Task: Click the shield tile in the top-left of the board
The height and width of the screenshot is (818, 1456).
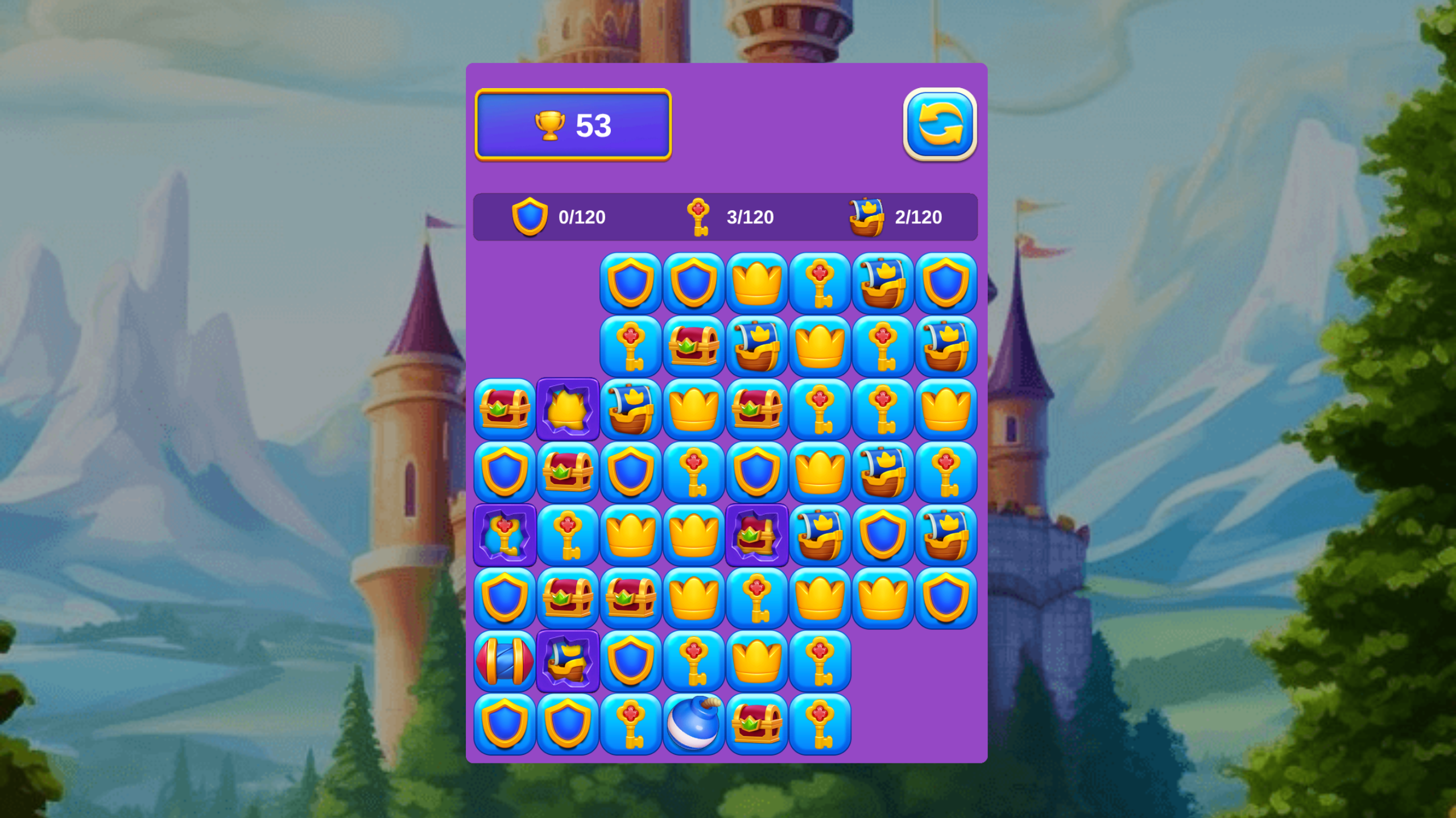Action: 631,283
